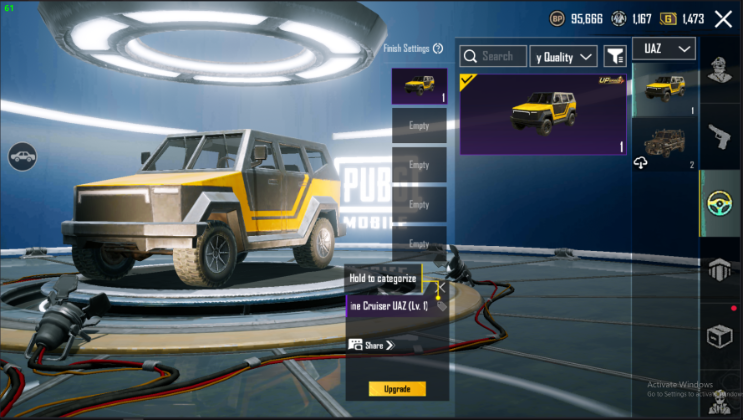Switch to the character outfit tab

point(720,69)
